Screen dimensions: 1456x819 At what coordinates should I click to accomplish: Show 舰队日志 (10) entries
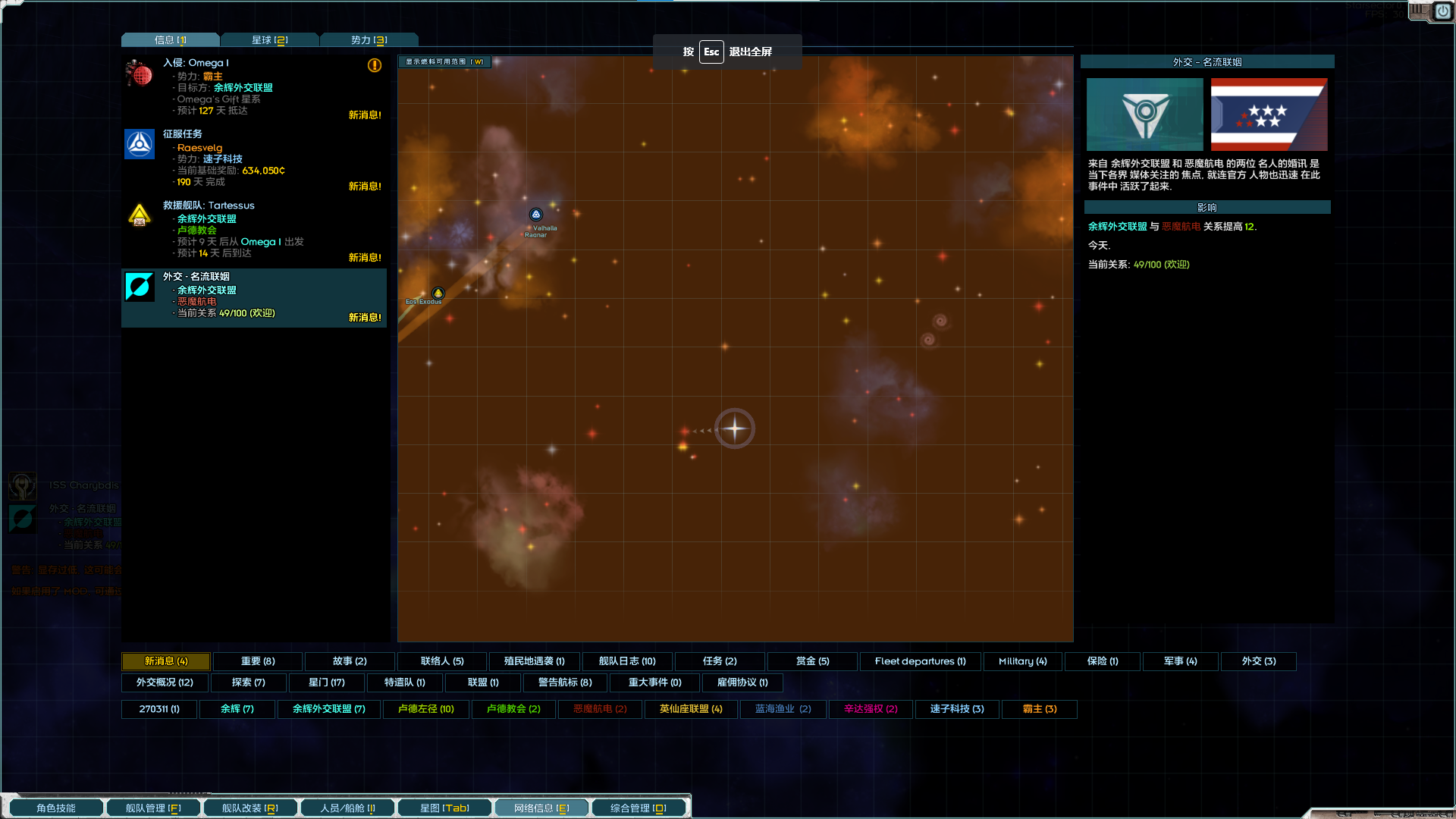pyautogui.click(x=627, y=661)
